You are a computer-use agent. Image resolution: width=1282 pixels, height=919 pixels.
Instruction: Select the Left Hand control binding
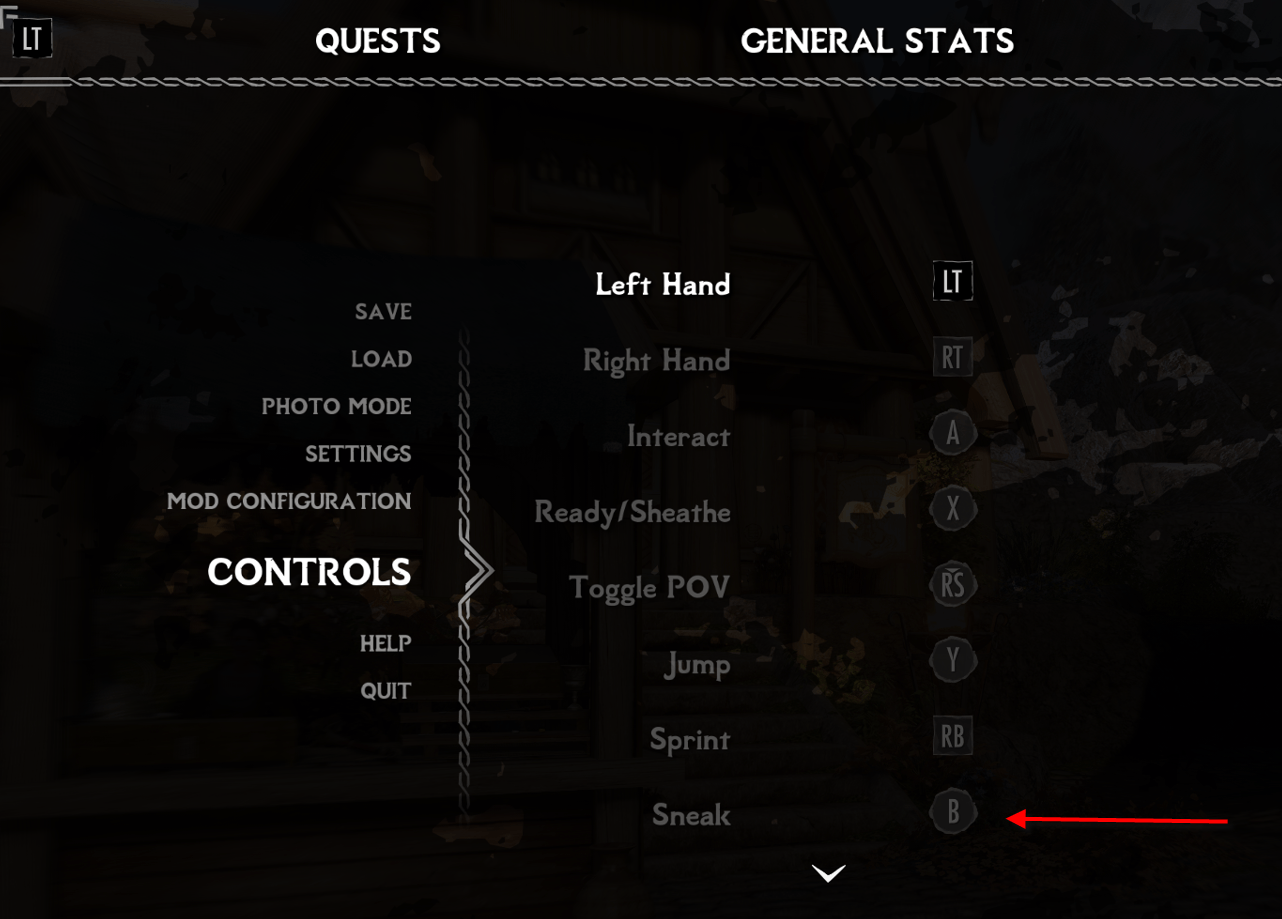pos(662,285)
